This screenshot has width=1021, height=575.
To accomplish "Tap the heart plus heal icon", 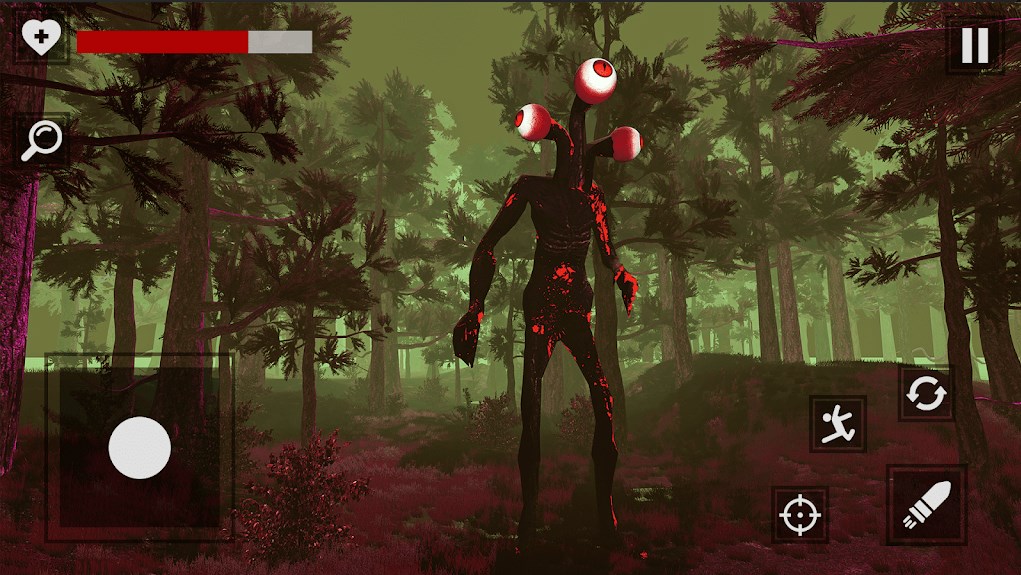I will click(41, 39).
